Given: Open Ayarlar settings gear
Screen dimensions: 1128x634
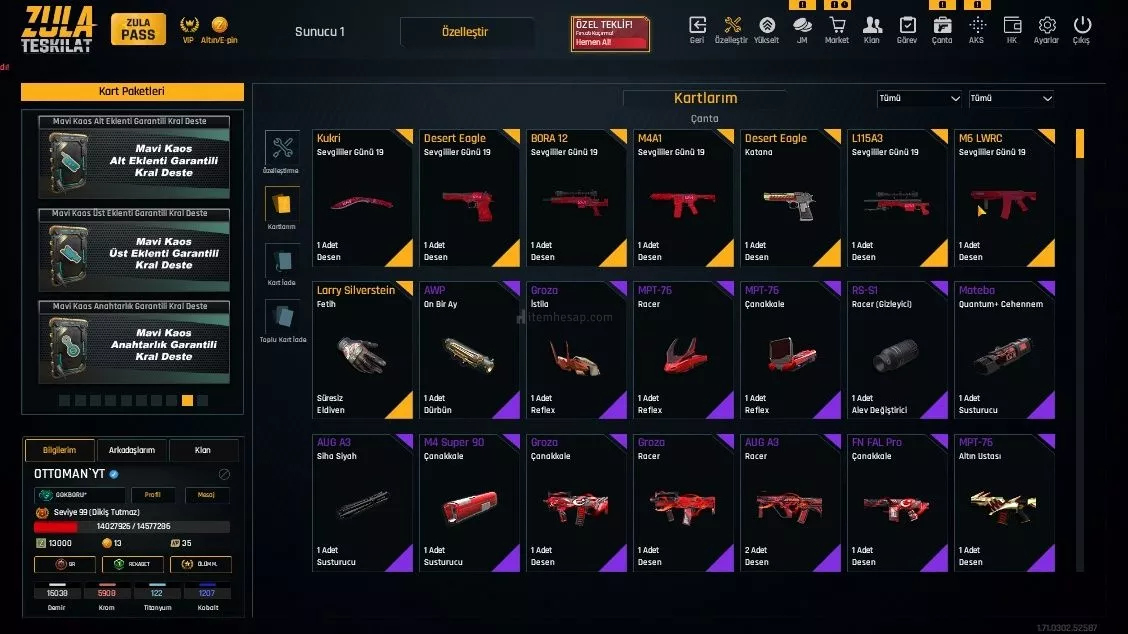Looking at the screenshot, I should (x=1047, y=28).
